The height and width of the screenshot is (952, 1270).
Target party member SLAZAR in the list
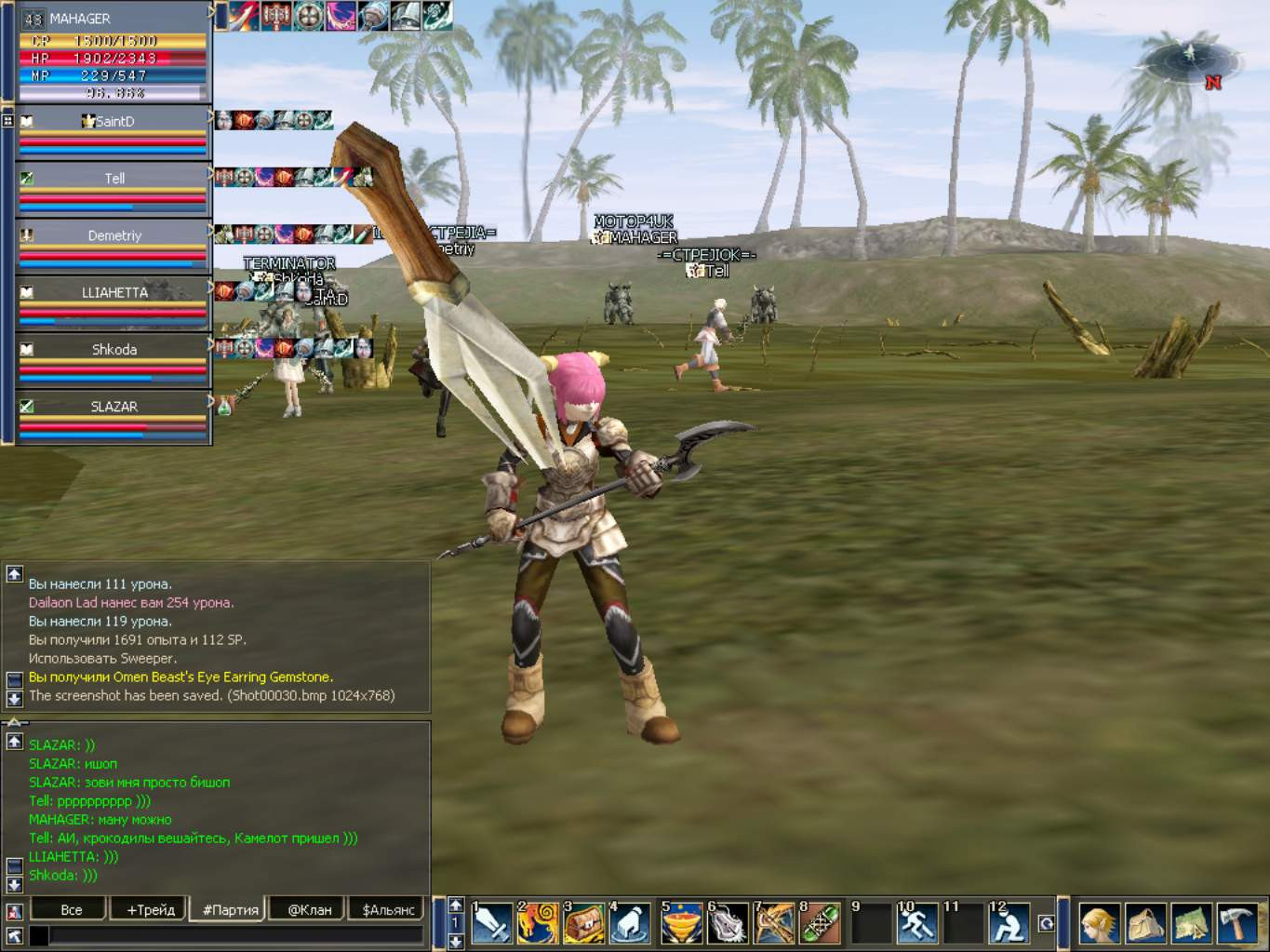(114, 407)
